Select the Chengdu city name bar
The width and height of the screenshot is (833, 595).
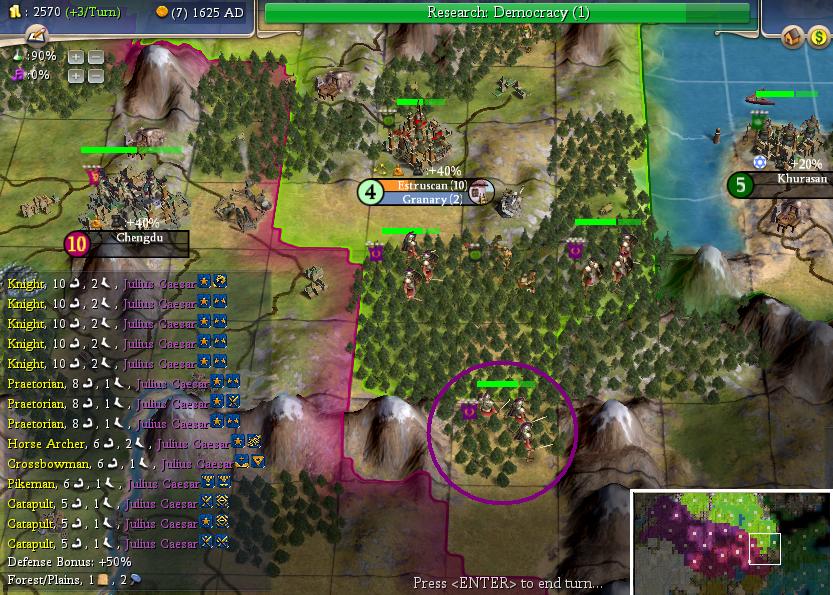pos(137,241)
